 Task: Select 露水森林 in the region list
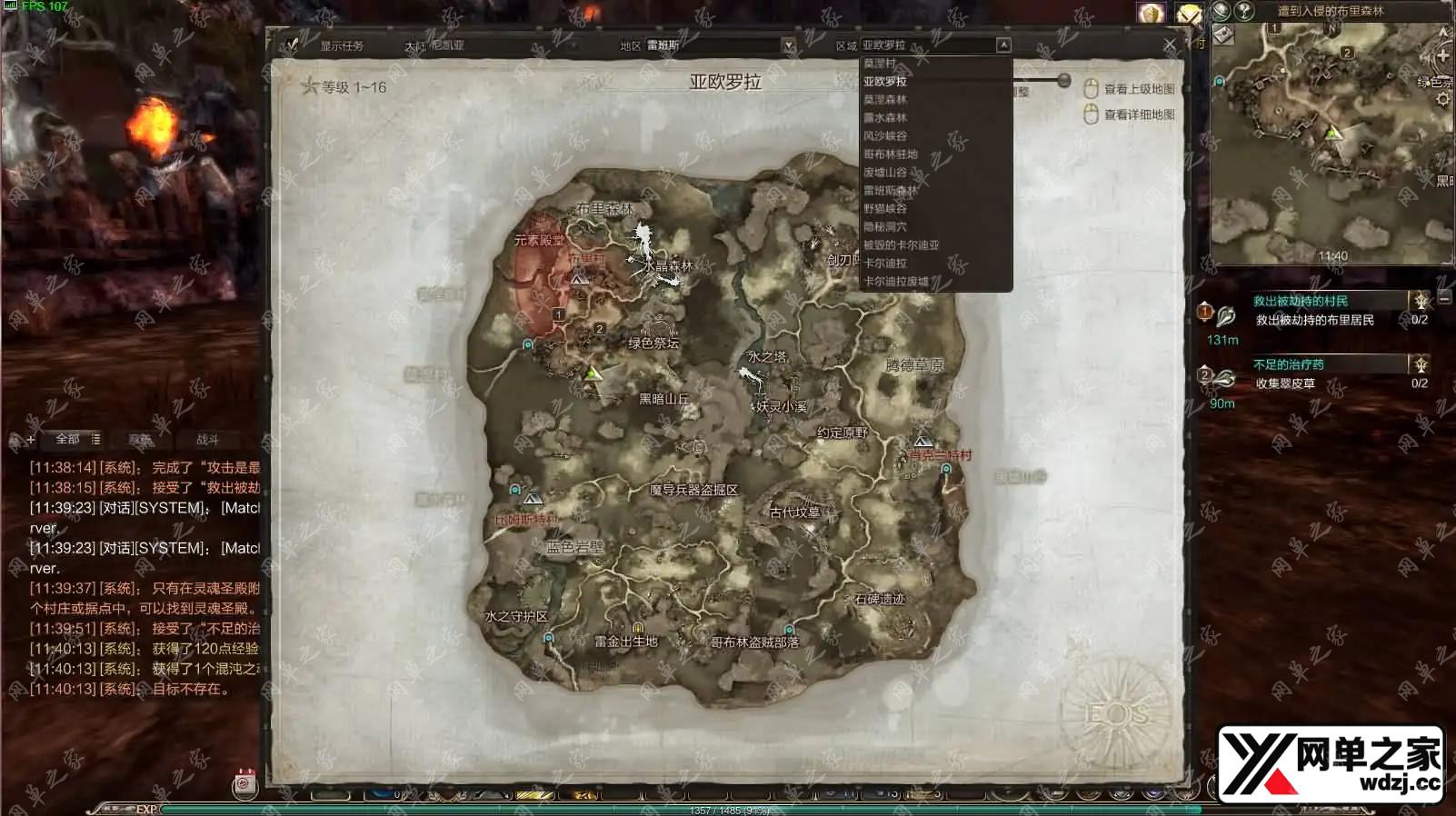[885, 118]
